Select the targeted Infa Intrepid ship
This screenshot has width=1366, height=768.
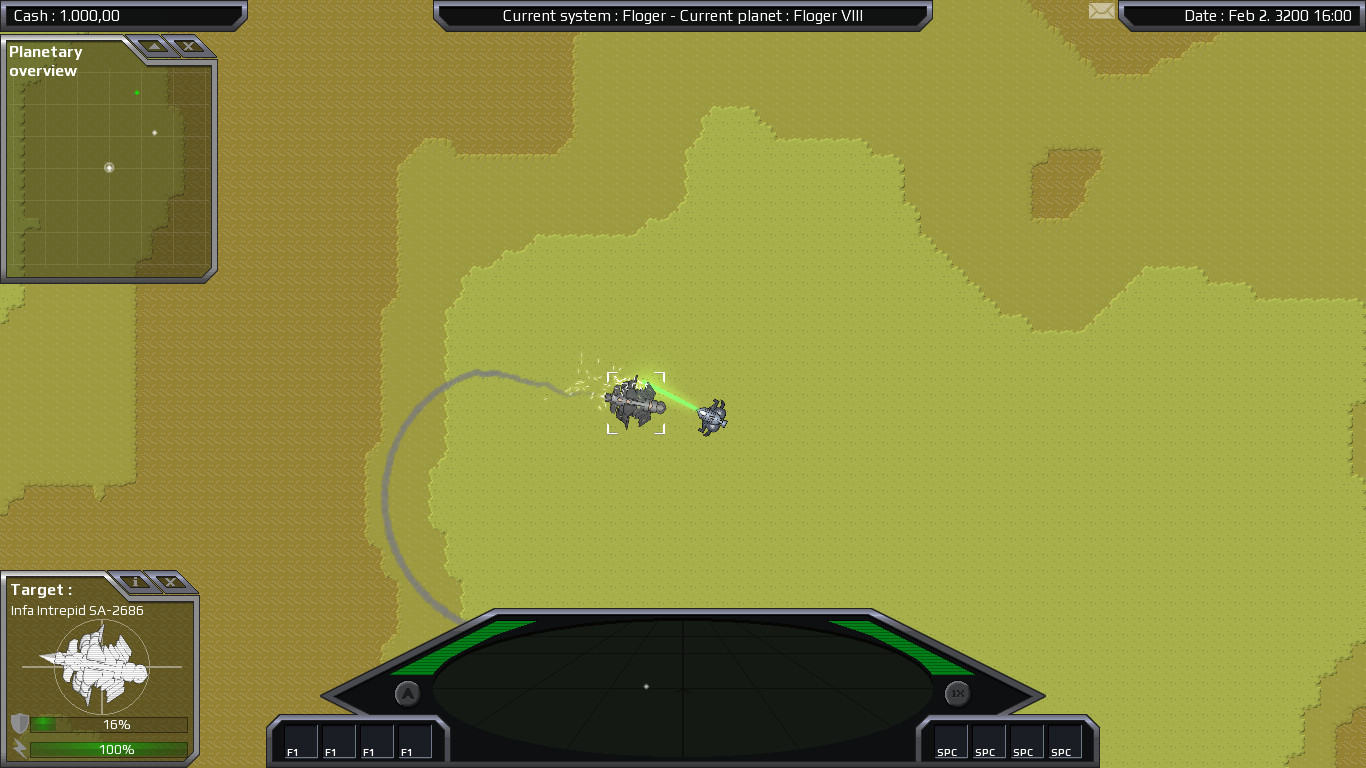635,403
